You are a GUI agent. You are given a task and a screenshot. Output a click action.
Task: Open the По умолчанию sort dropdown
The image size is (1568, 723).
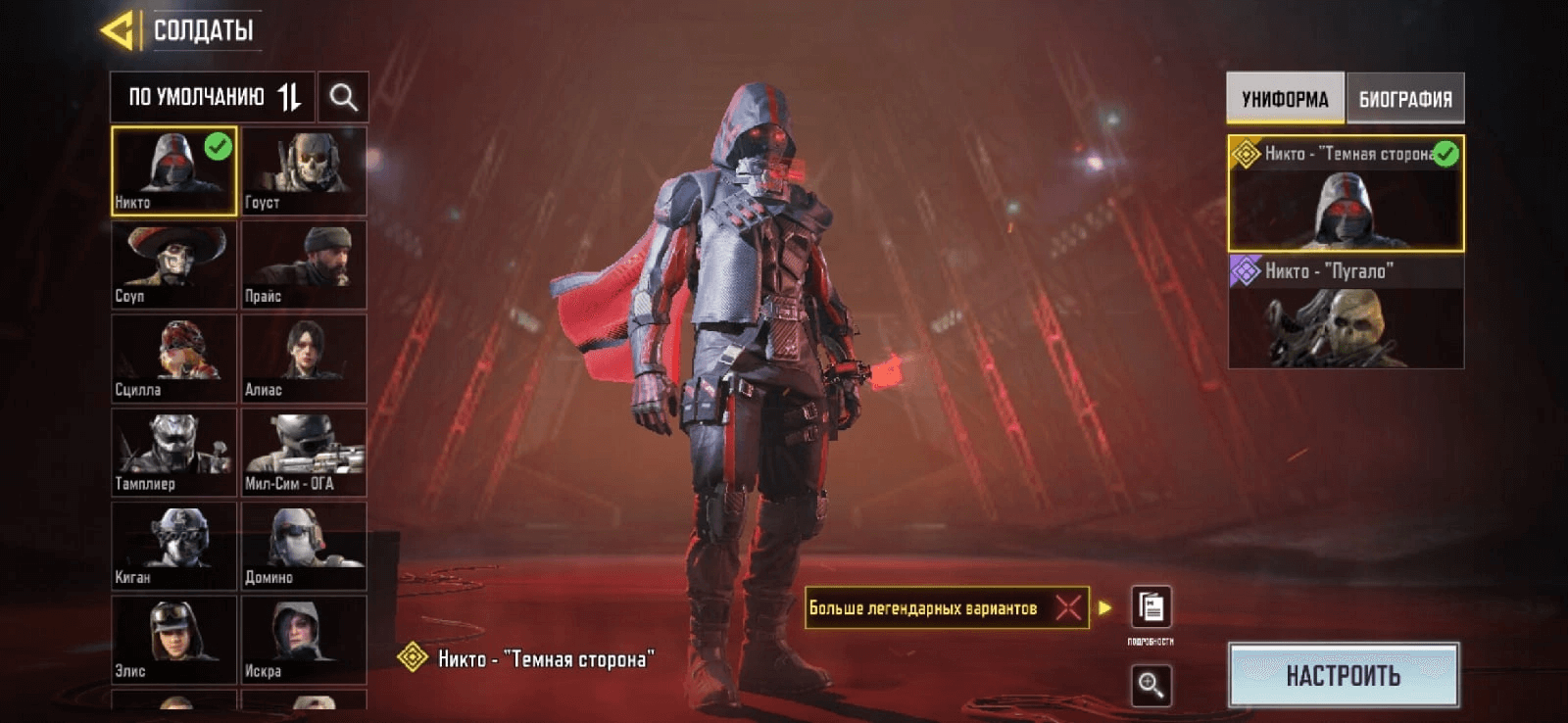(x=213, y=97)
